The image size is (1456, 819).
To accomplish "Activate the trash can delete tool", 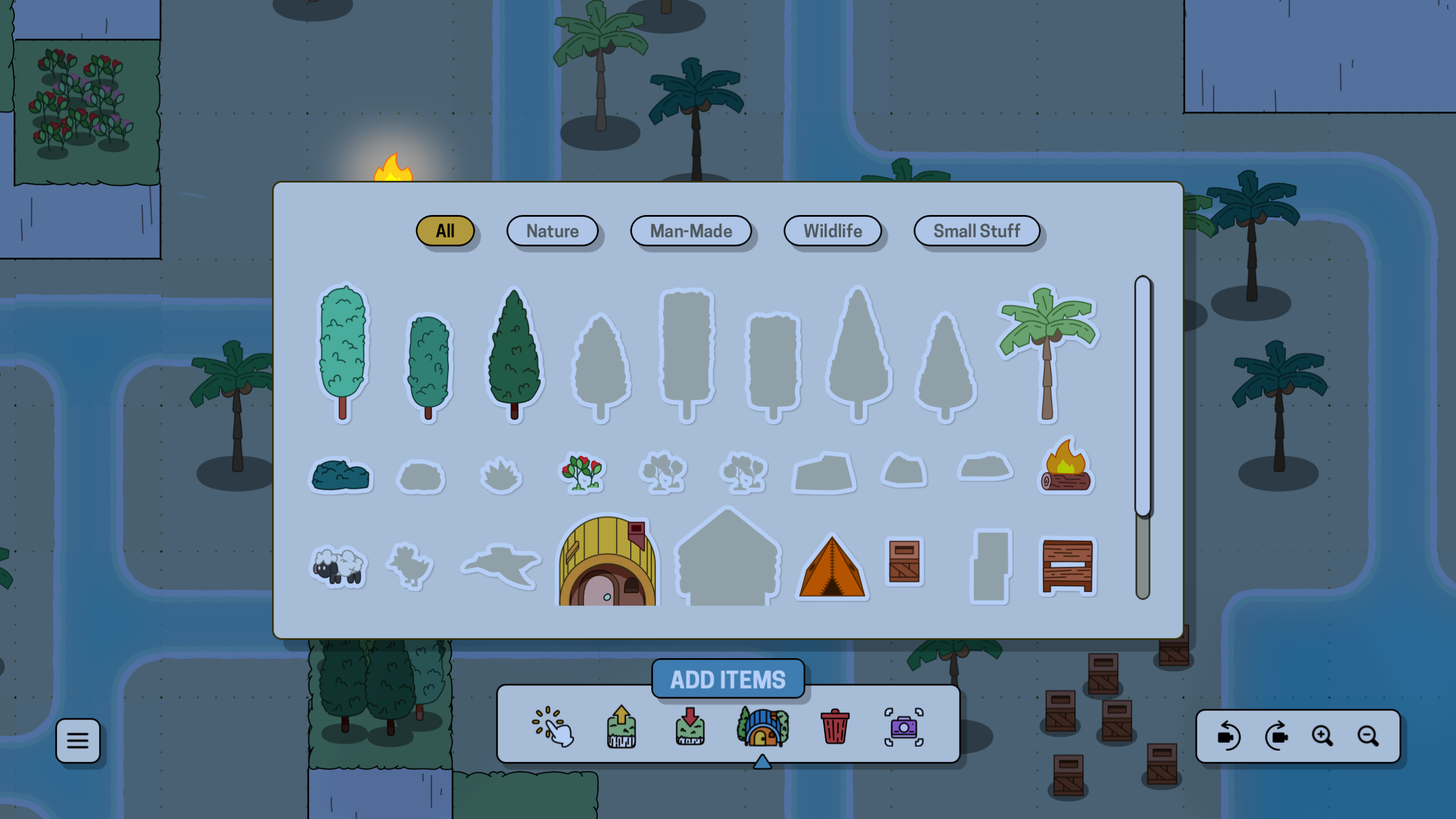I will (x=834, y=726).
